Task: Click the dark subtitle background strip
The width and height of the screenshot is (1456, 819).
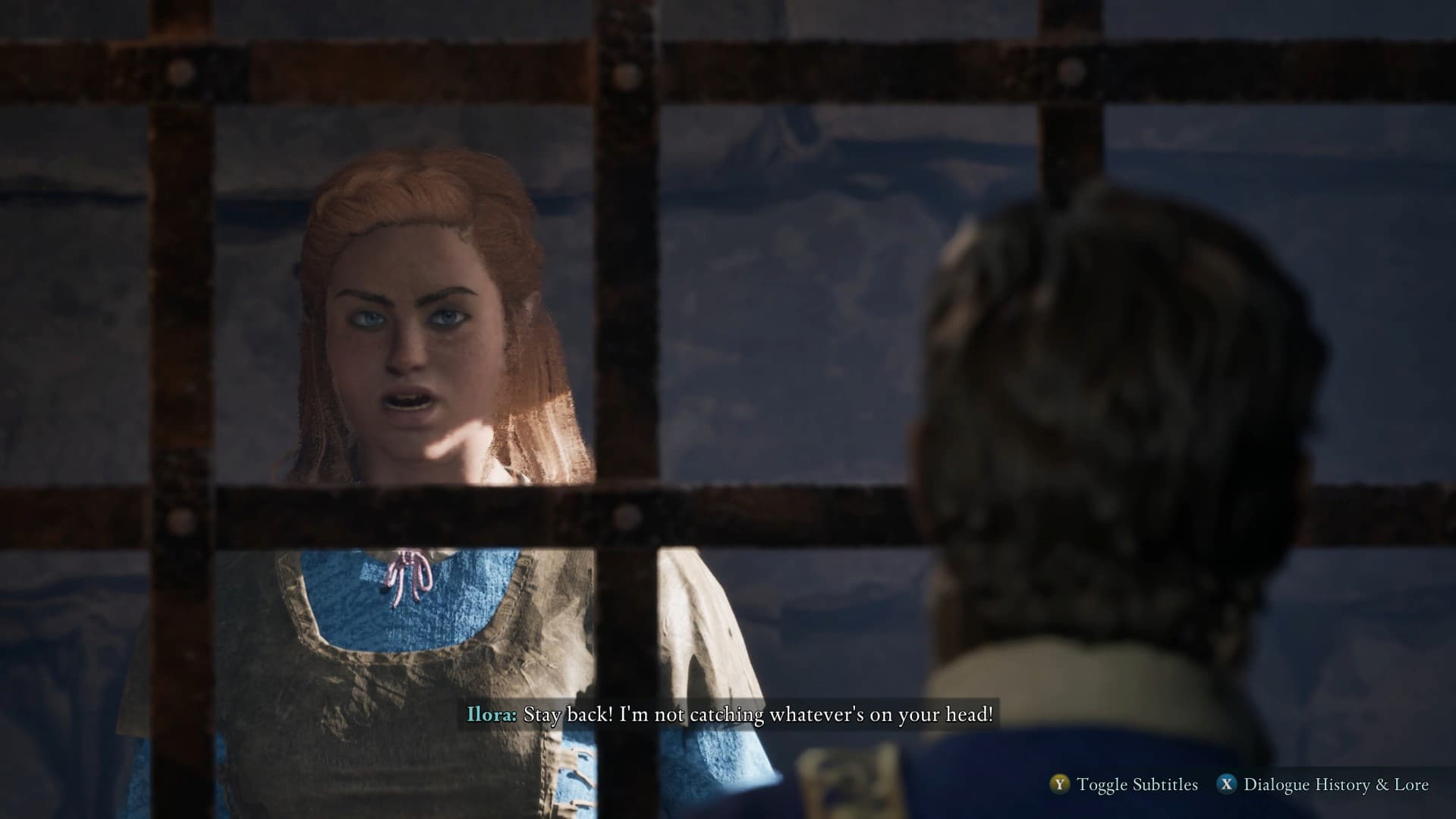Action: click(x=728, y=714)
